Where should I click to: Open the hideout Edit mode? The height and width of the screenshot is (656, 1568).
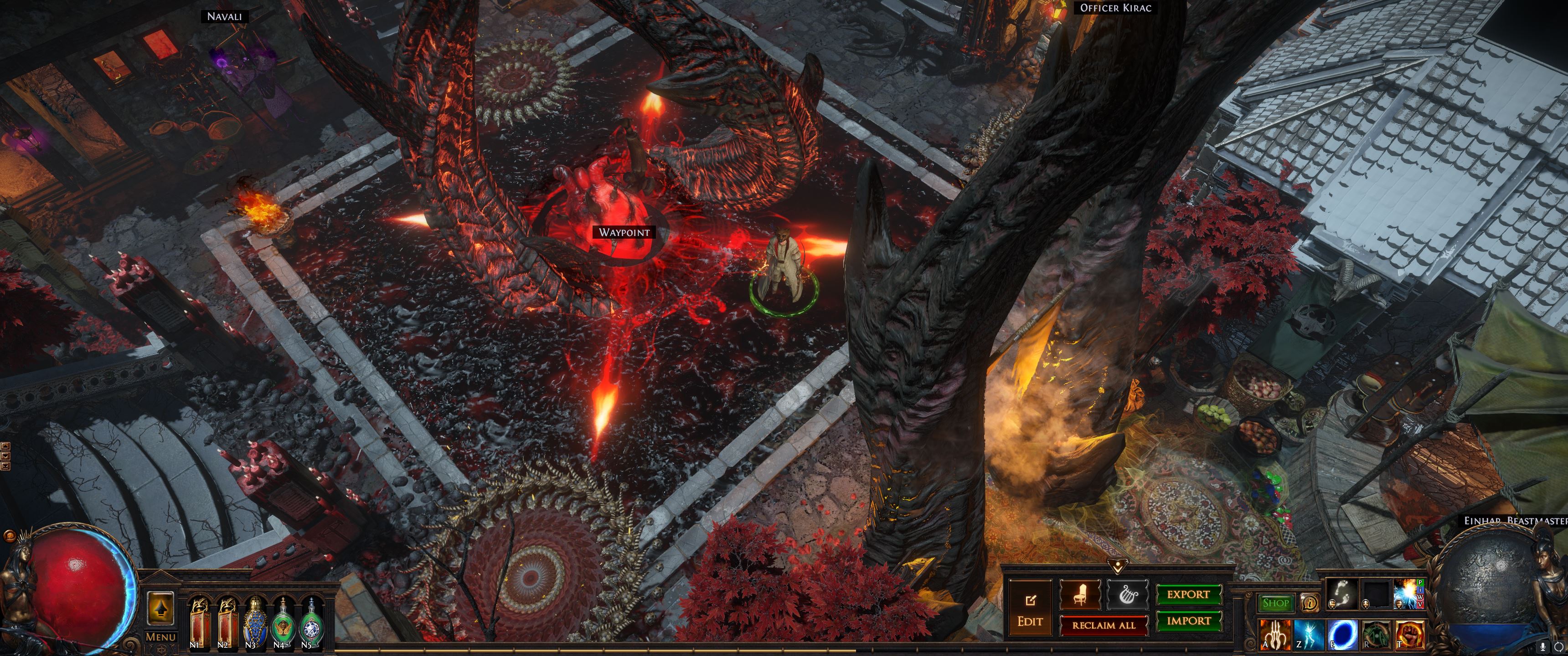point(1030,610)
